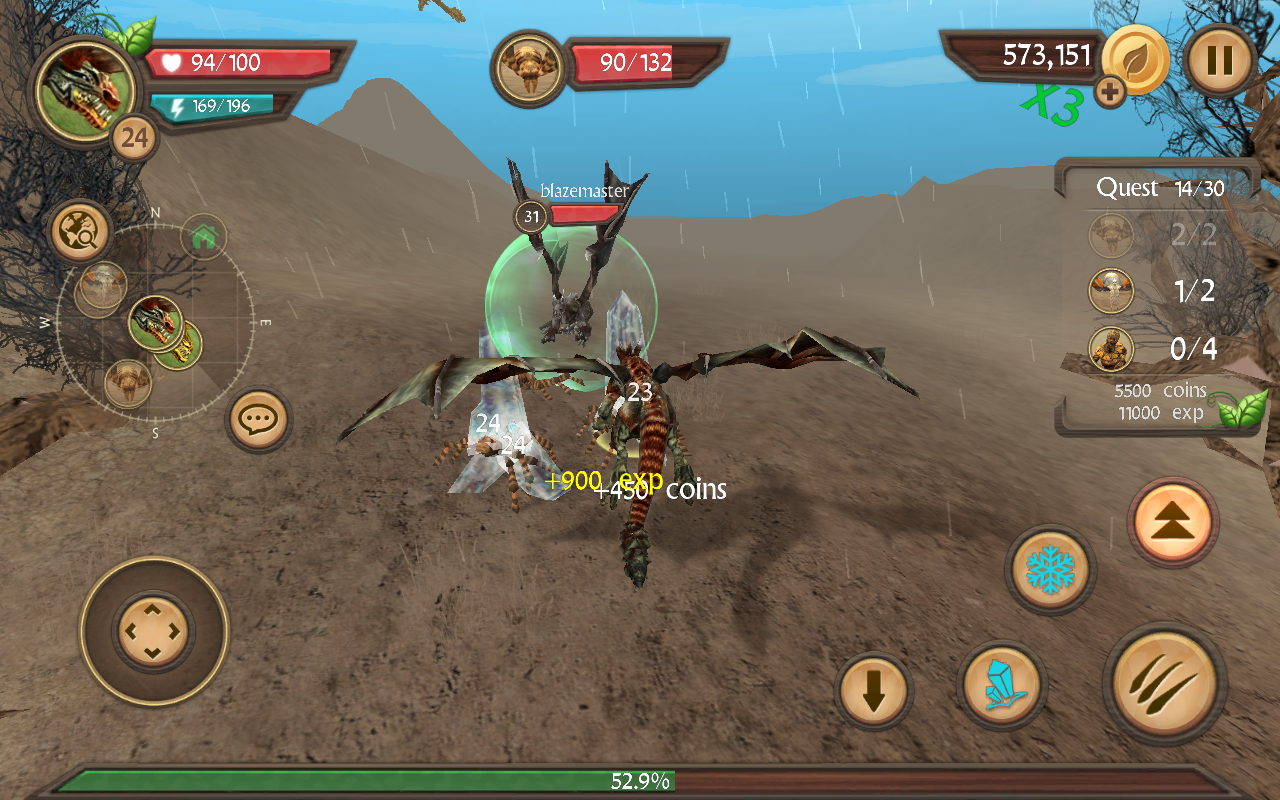1280x800 pixels.
Task: Select the 0/4 quest target enemy icon
Action: [1110, 350]
